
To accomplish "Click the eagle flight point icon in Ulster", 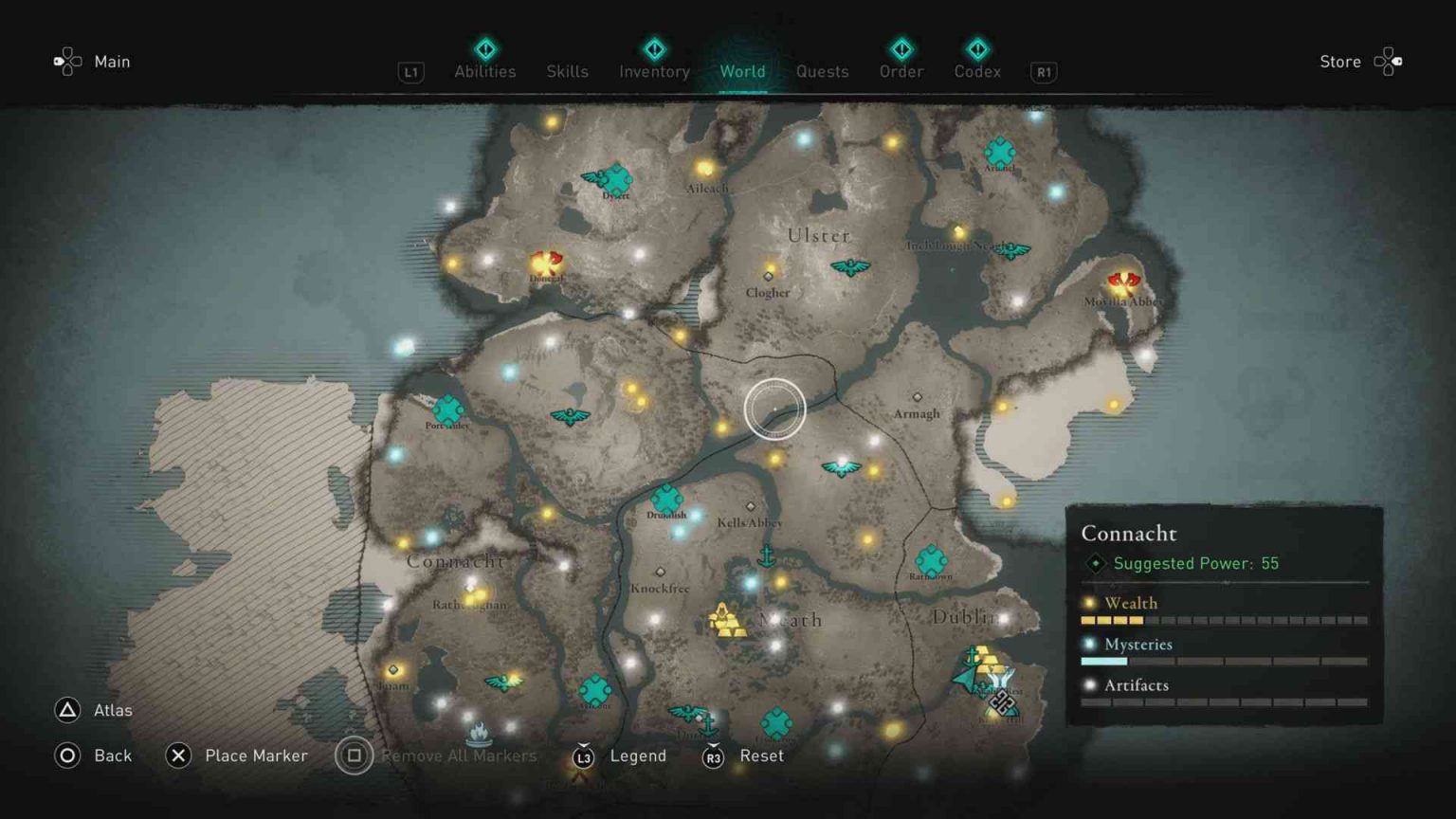I will (853, 267).
